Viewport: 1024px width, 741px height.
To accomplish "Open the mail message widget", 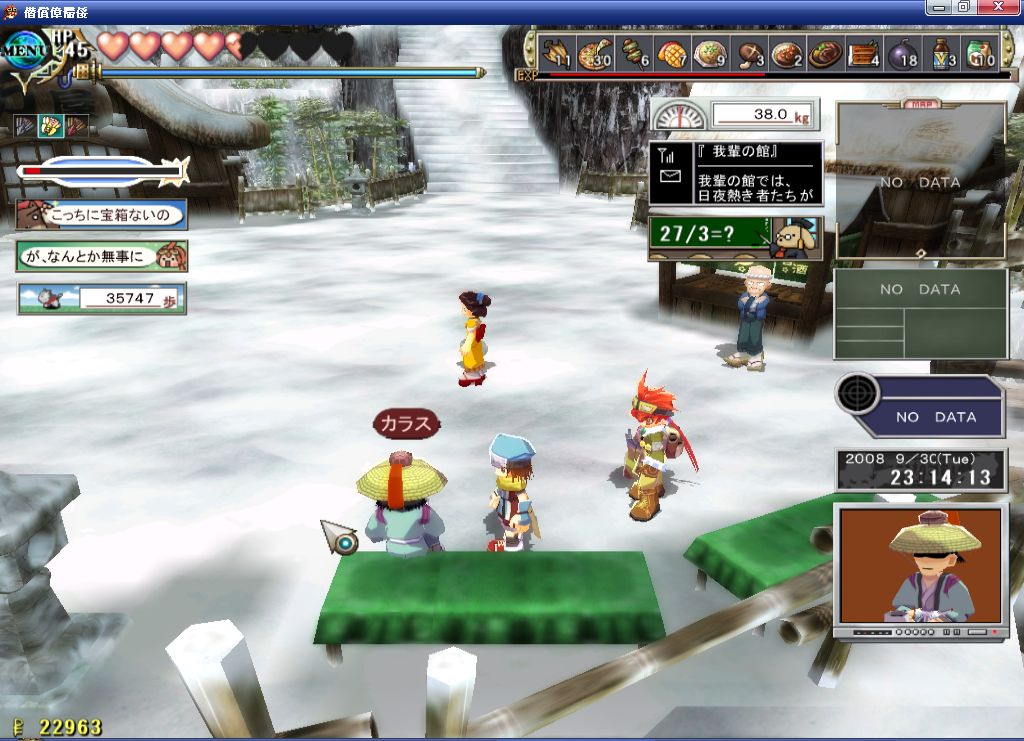I will [x=735, y=172].
